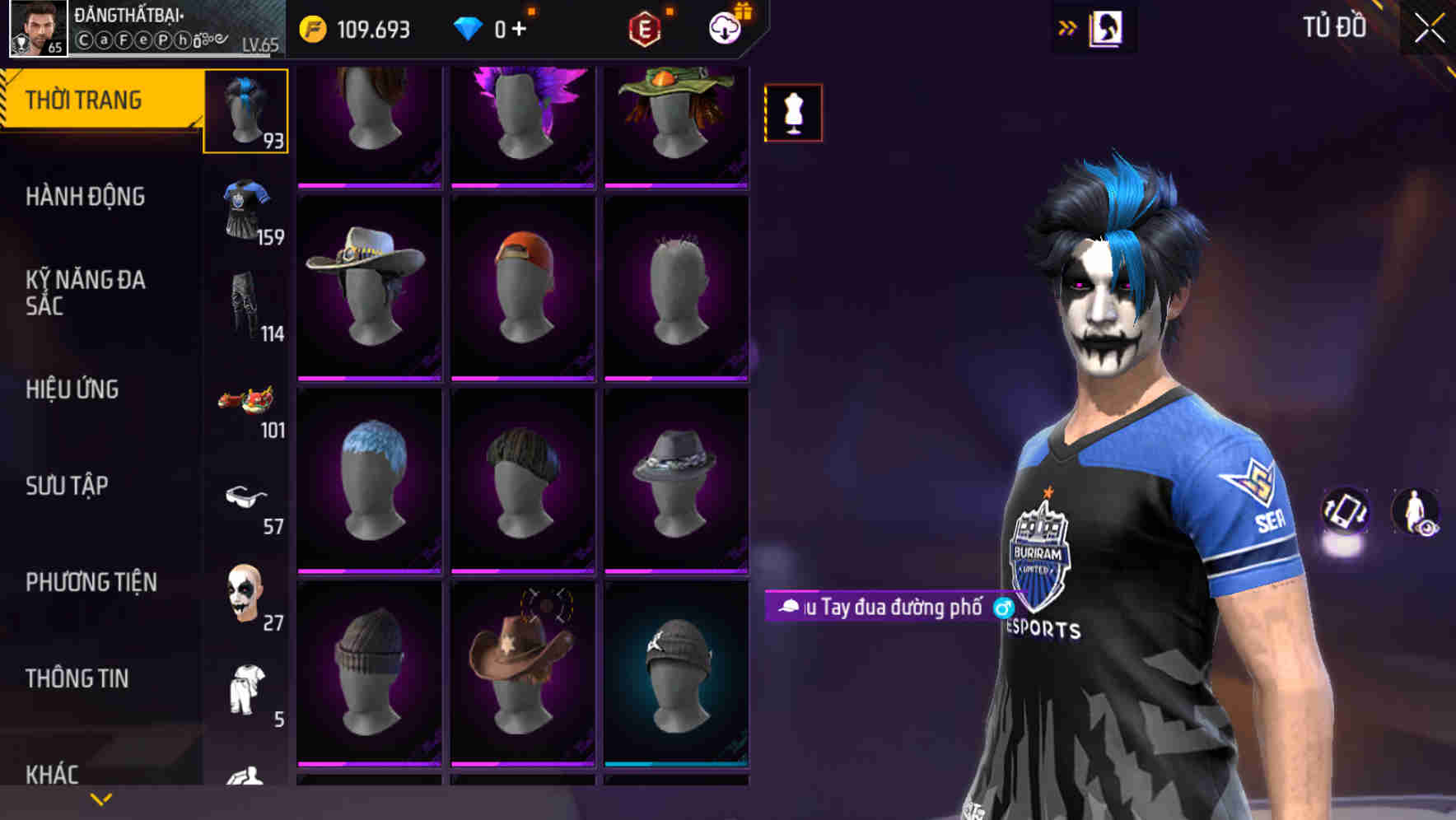Select the pants category icon showing 114
Viewport: 1456px width, 820px height.
[x=245, y=304]
